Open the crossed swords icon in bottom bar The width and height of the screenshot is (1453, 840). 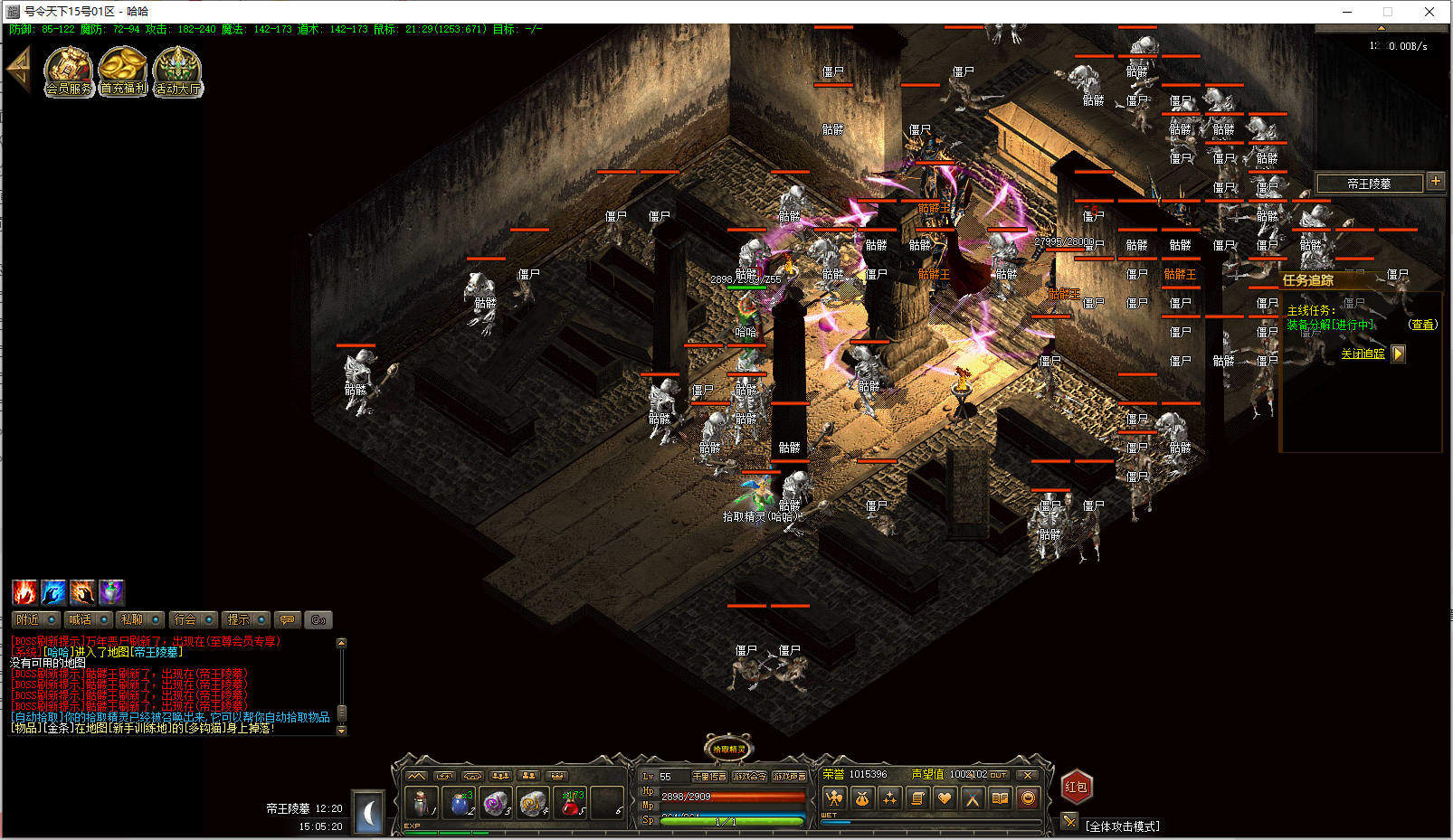973,798
